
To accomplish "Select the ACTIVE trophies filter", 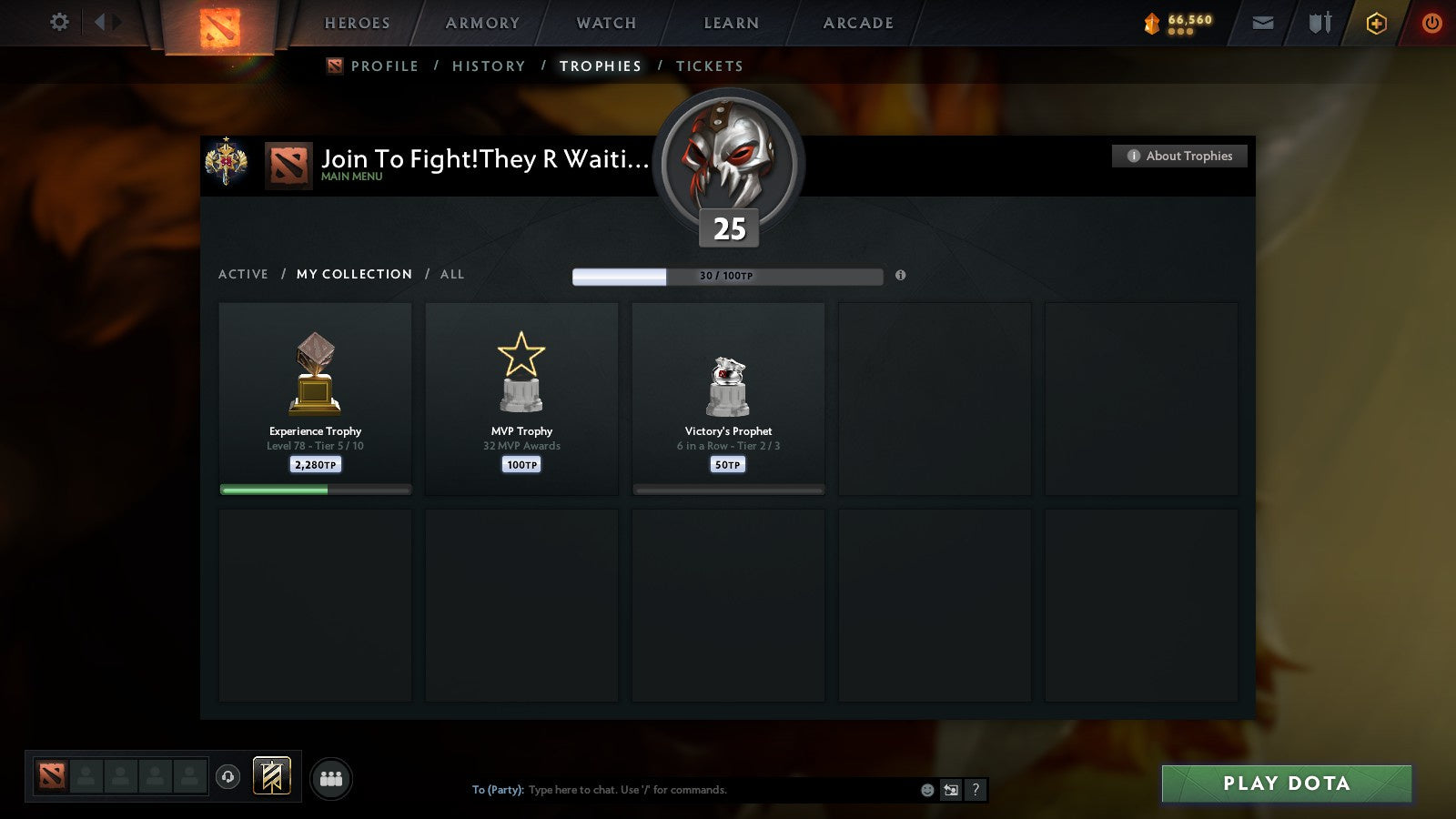I will [x=244, y=274].
